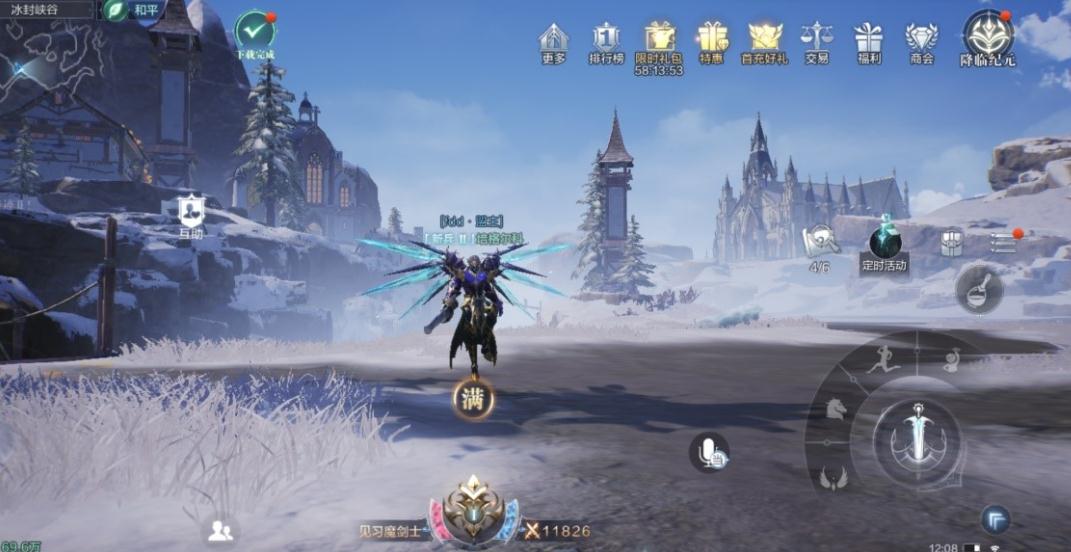Open the 更多 (More) menu icon
Viewport: 1071px width, 552px height.
pyautogui.click(x=553, y=40)
